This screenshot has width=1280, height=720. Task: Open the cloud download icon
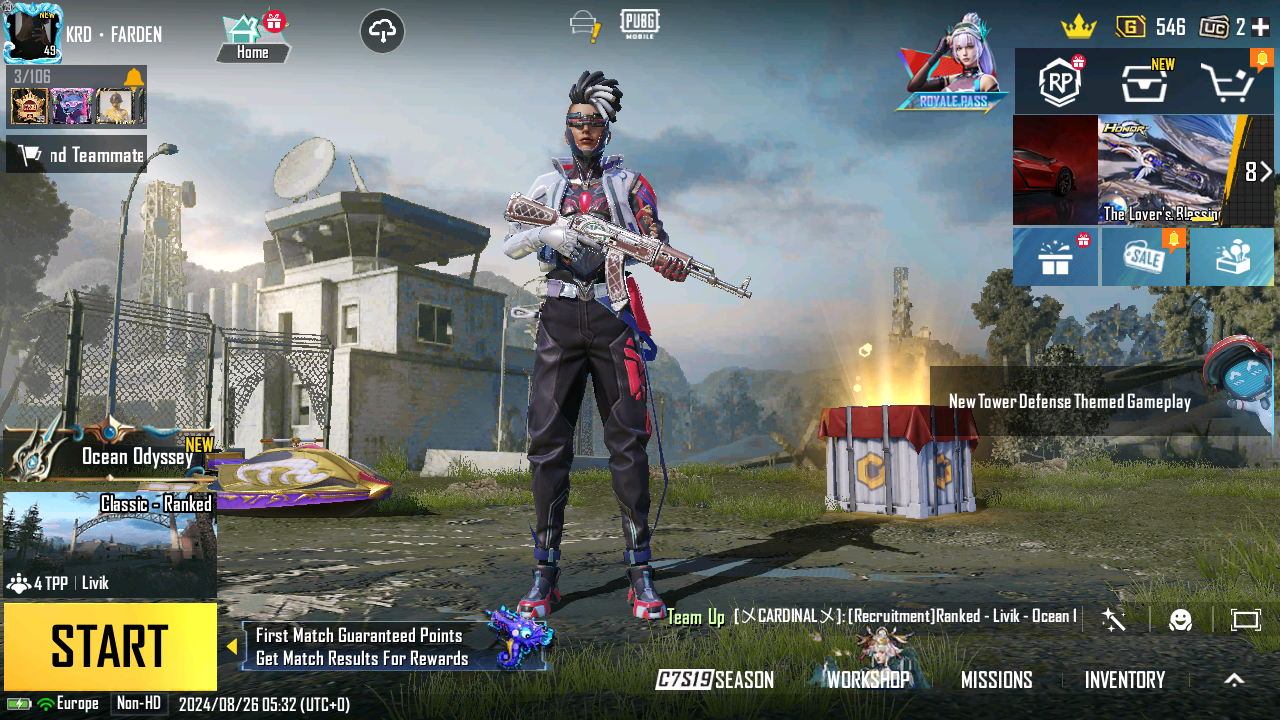(x=382, y=31)
